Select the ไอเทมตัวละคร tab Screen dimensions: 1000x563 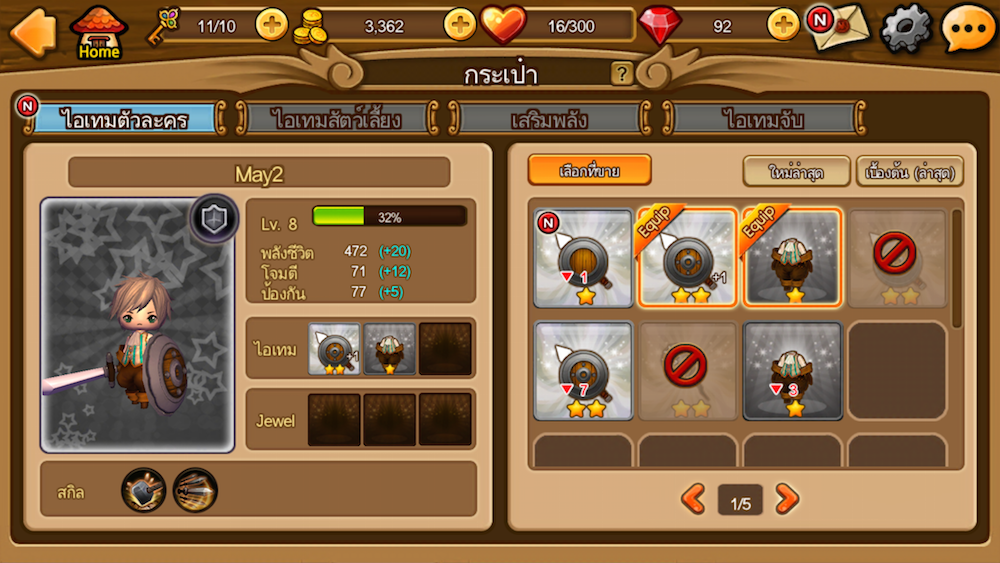(125, 119)
